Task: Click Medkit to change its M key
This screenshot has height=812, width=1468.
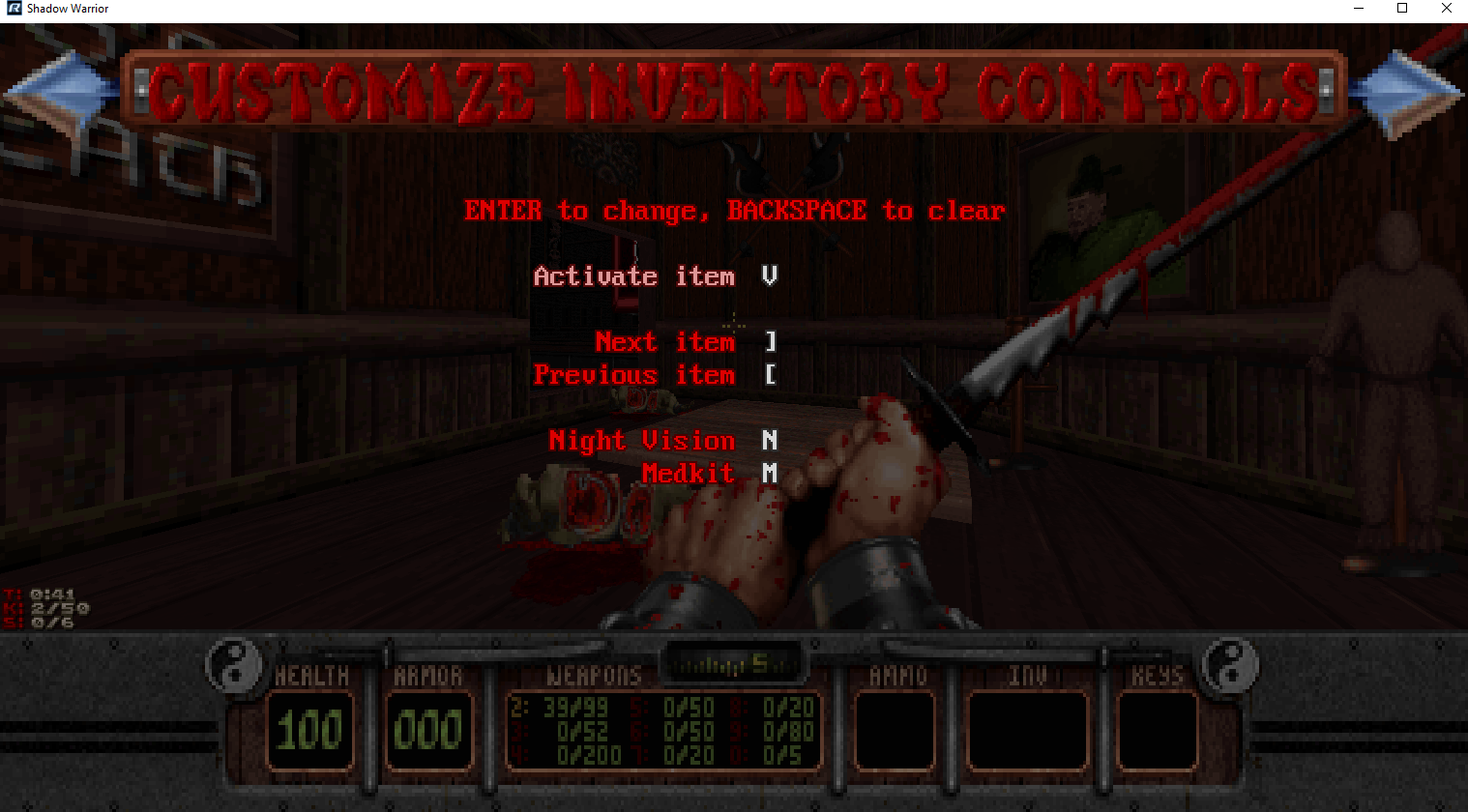Action: [689, 474]
